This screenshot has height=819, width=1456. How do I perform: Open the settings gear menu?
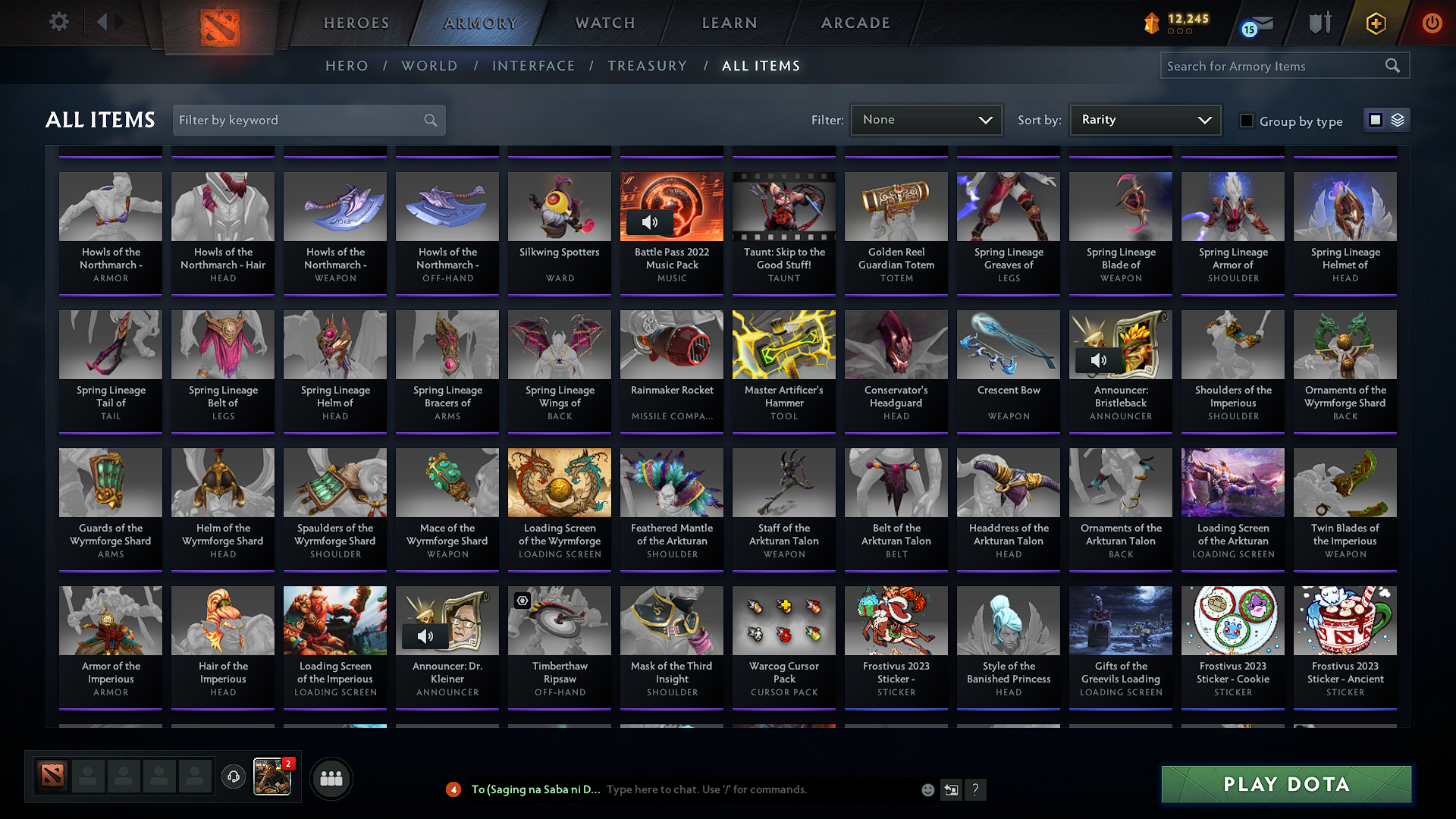(58, 22)
